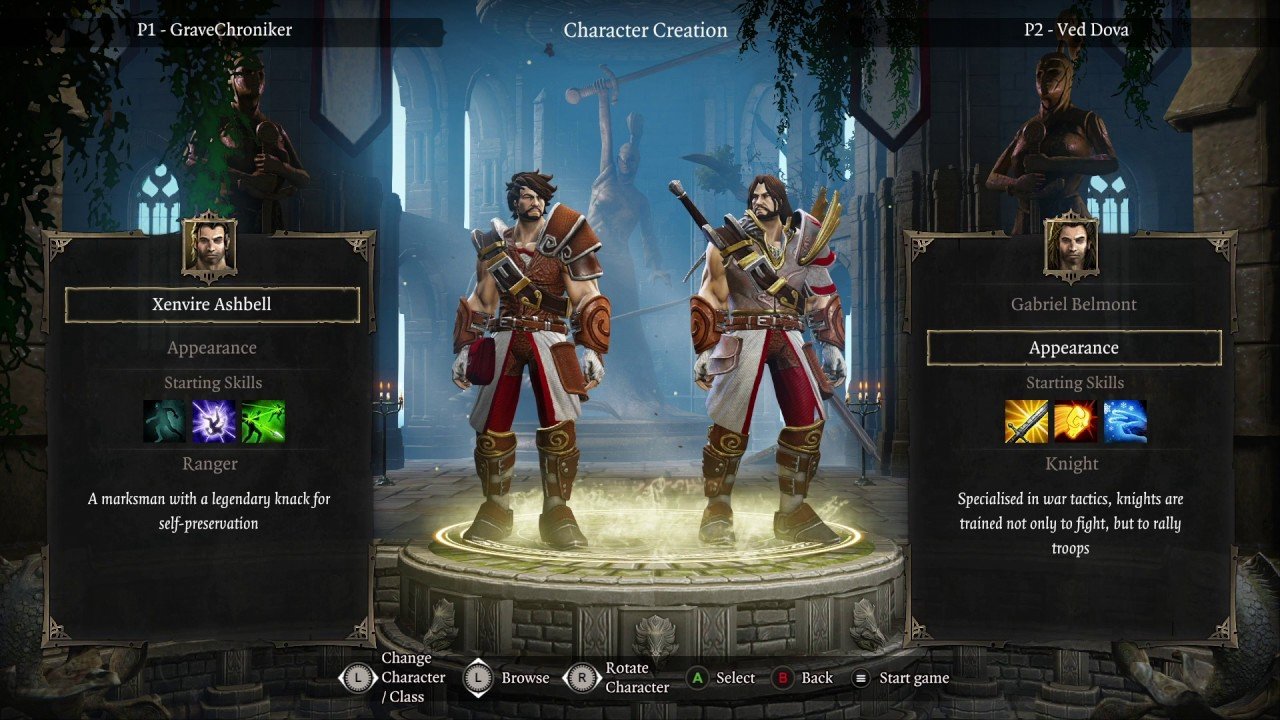Select the dark teal shadowy figure skill
The width and height of the screenshot is (1280, 720).
pyautogui.click(x=165, y=422)
